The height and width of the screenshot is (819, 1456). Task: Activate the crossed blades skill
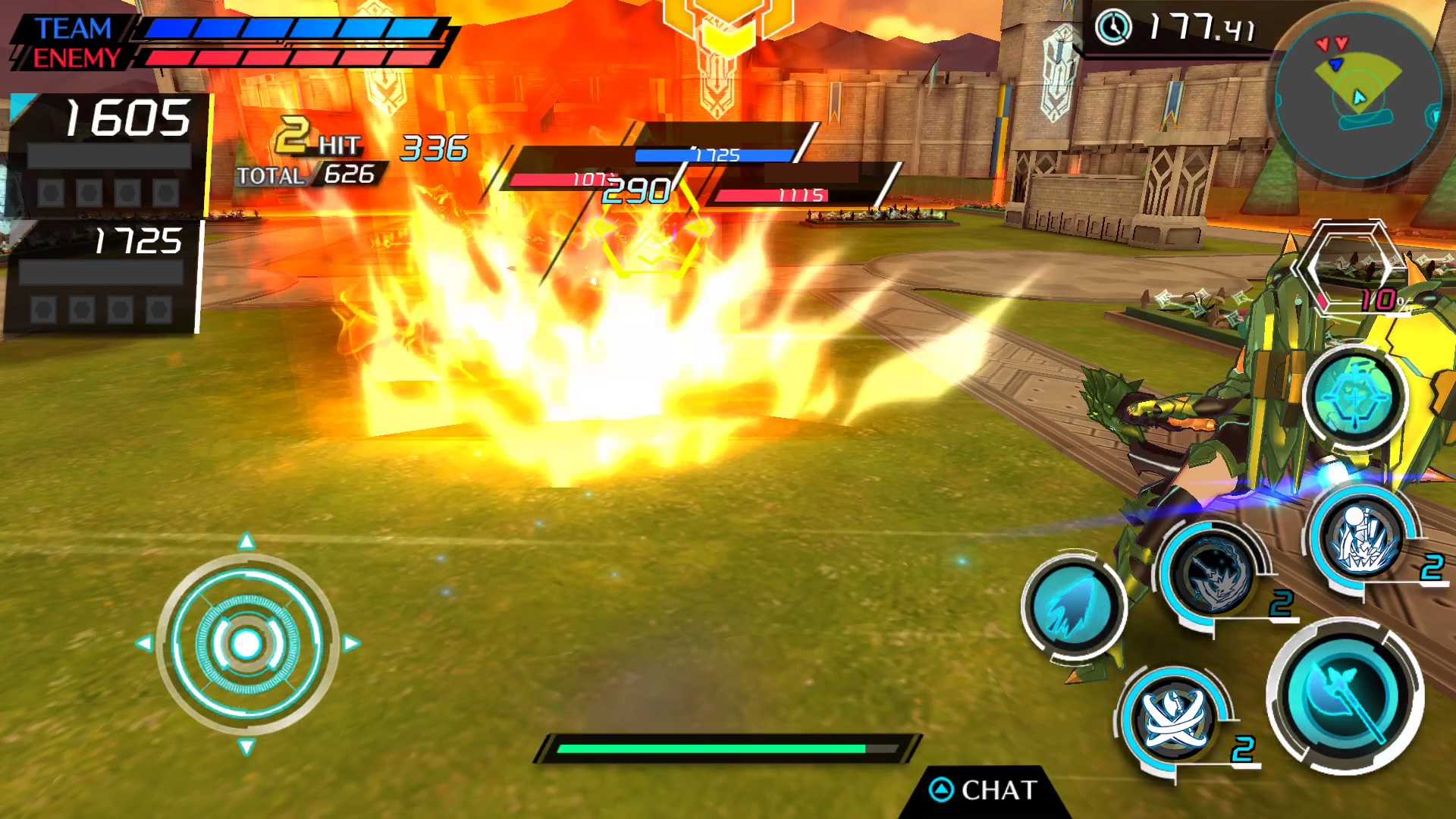[x=1172, y=717]
